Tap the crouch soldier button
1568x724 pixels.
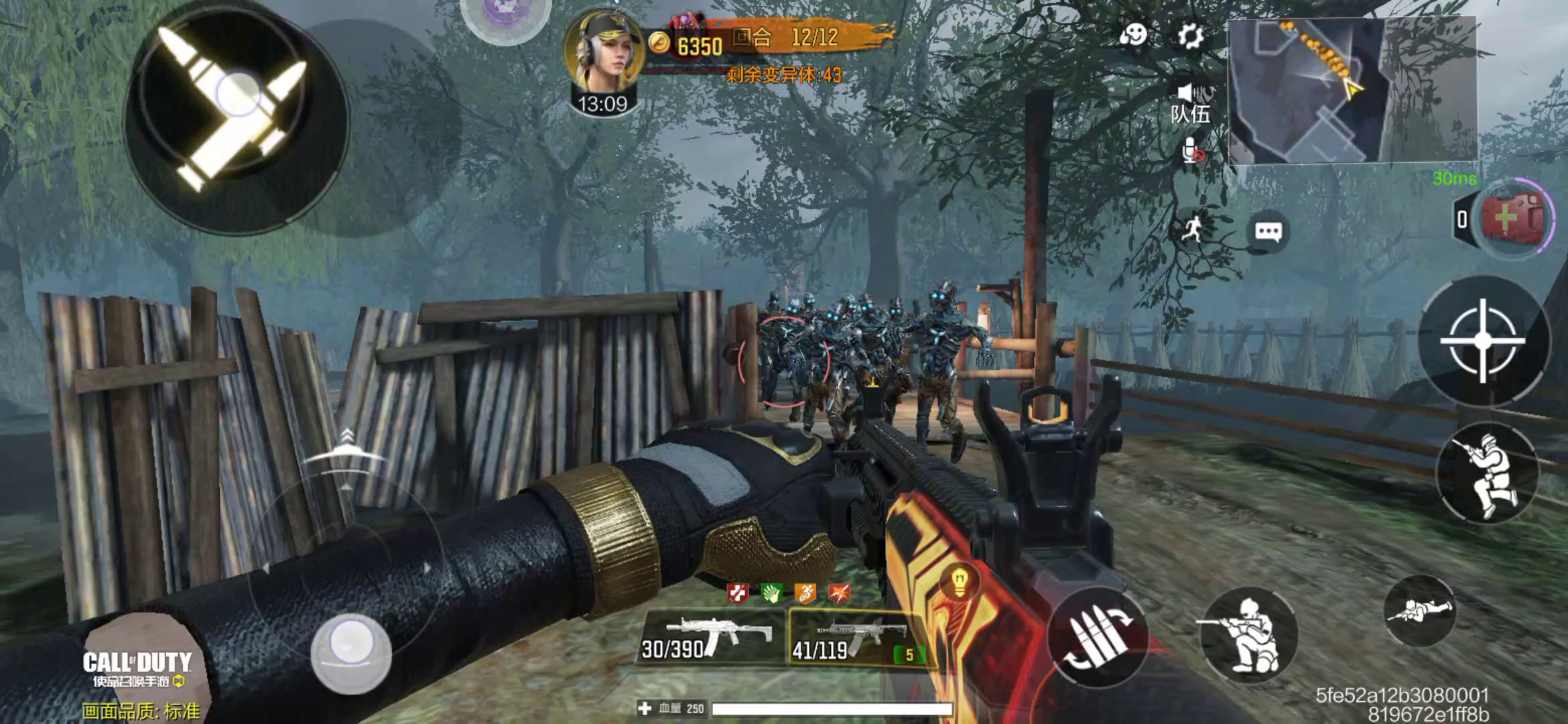pos(1248,635)
